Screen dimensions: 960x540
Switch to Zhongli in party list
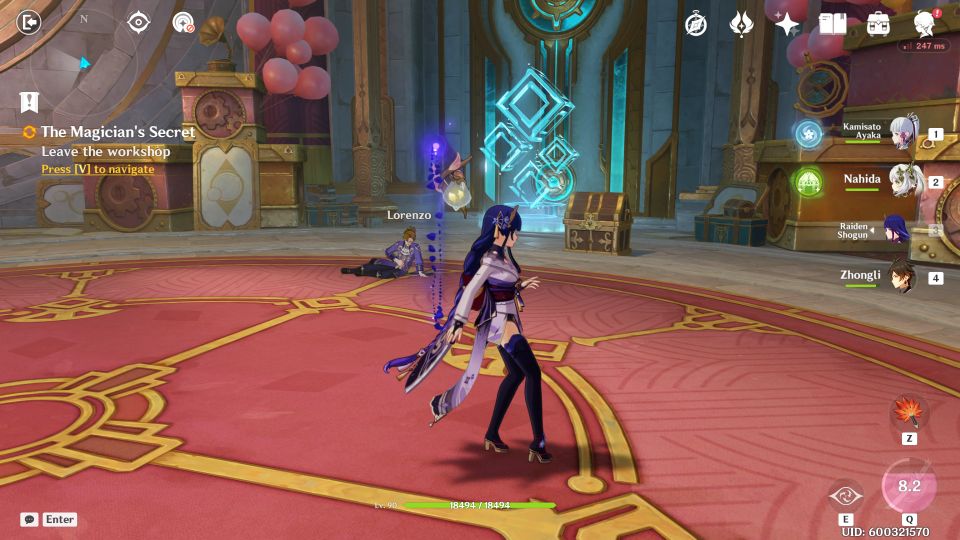click(905, 277)
